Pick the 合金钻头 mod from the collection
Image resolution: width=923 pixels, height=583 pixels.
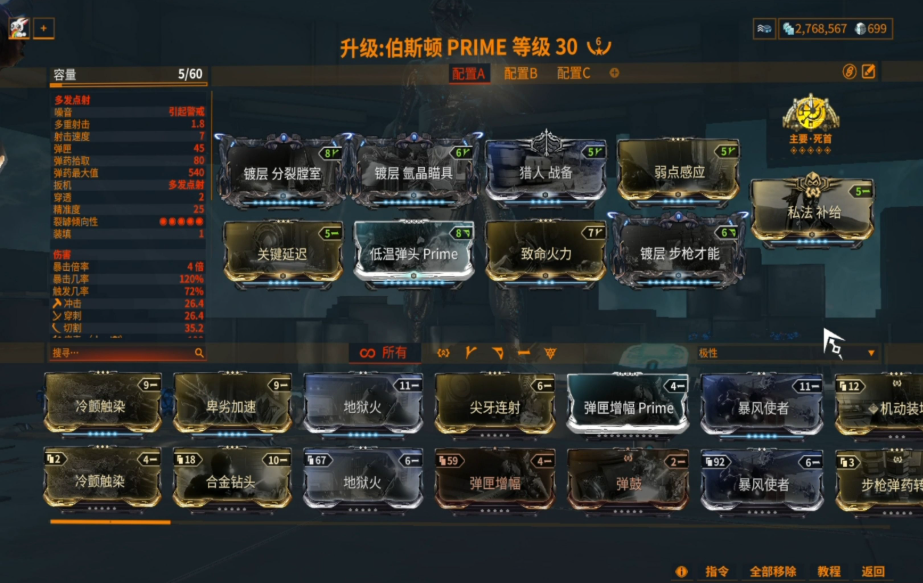233,481
